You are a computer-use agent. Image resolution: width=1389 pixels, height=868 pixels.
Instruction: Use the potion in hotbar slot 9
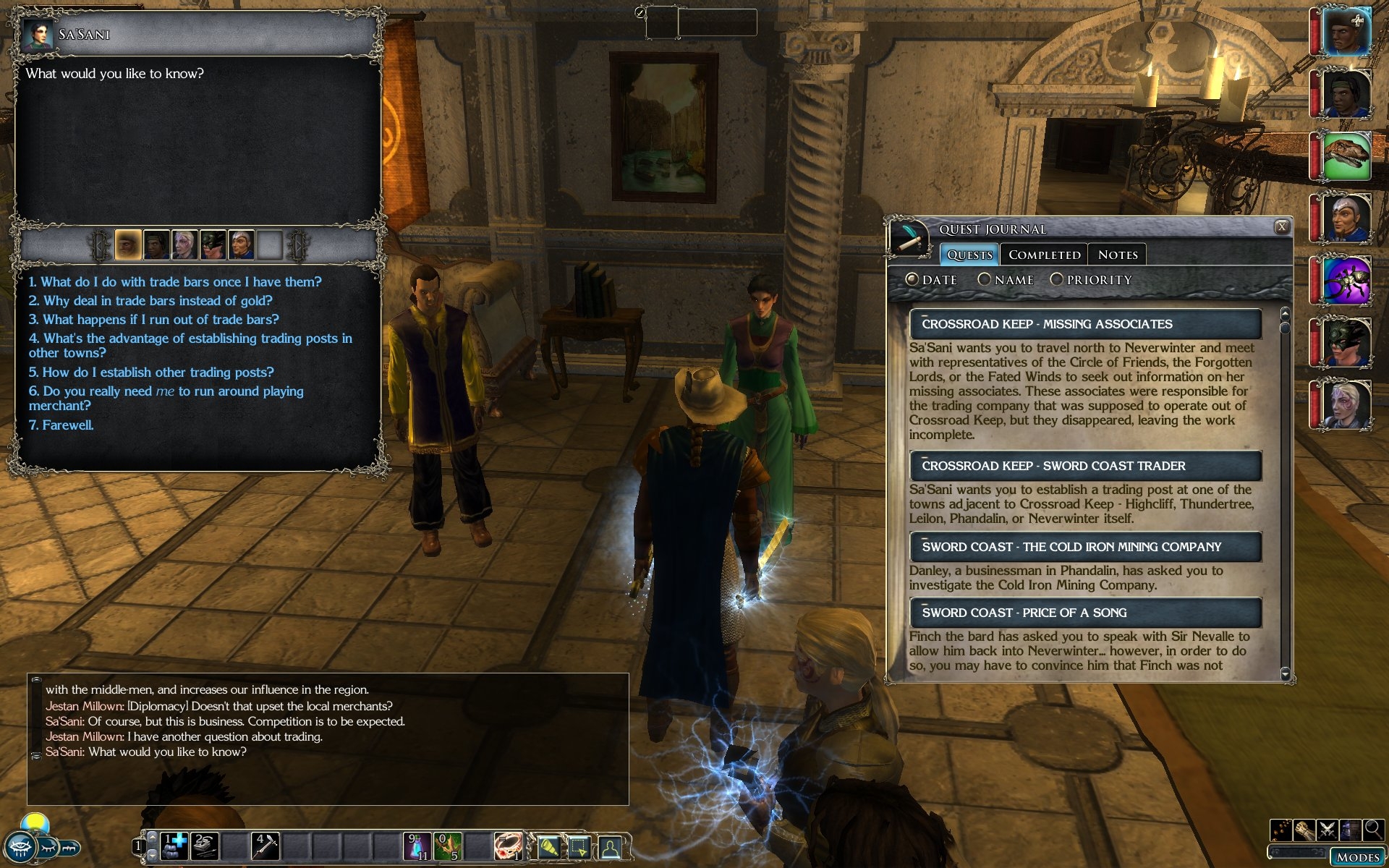click(418, 846)
